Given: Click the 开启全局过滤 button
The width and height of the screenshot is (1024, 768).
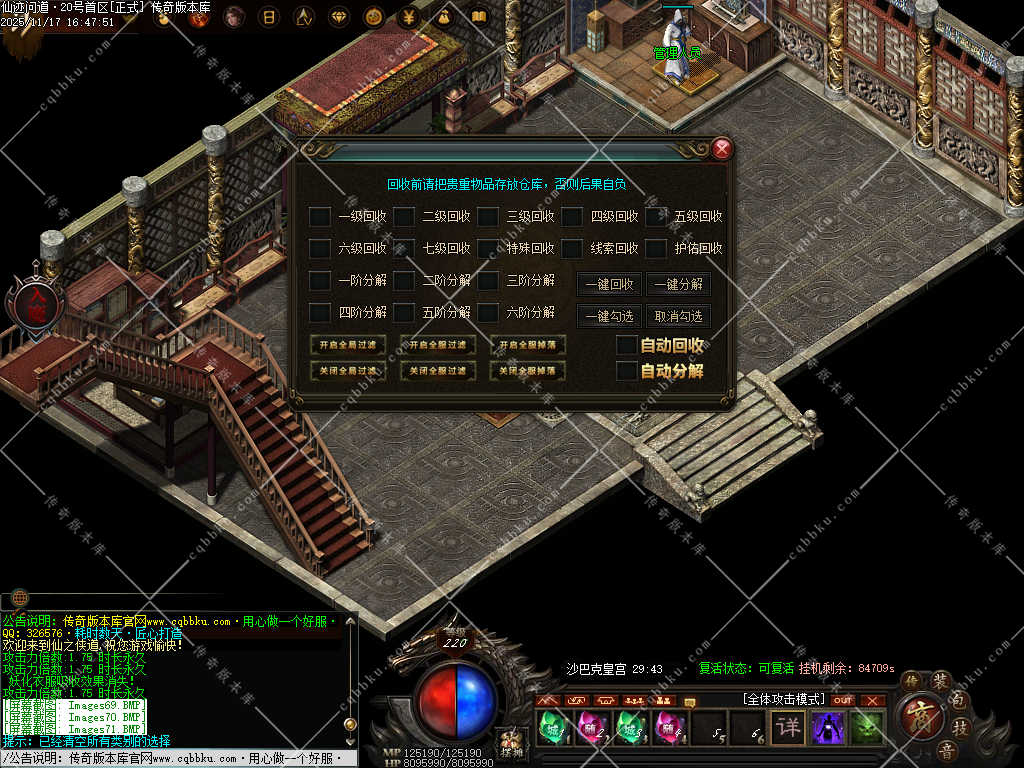Looking at the screenshot, I should coord(348,345).
